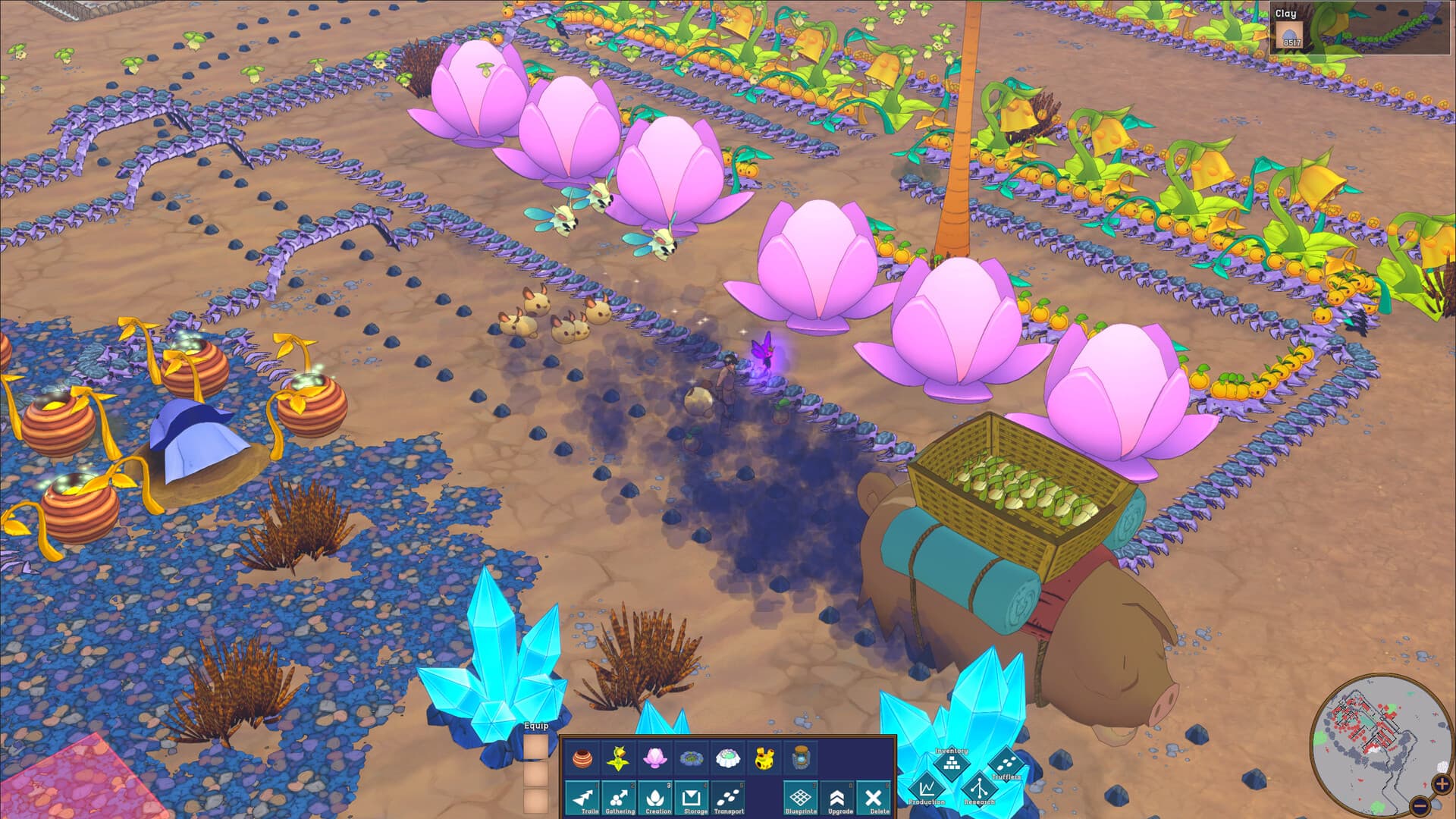The width and height of the screenshot is (1456, 819).
Task: Open the Storage placement tool
Action: (691, 799)
